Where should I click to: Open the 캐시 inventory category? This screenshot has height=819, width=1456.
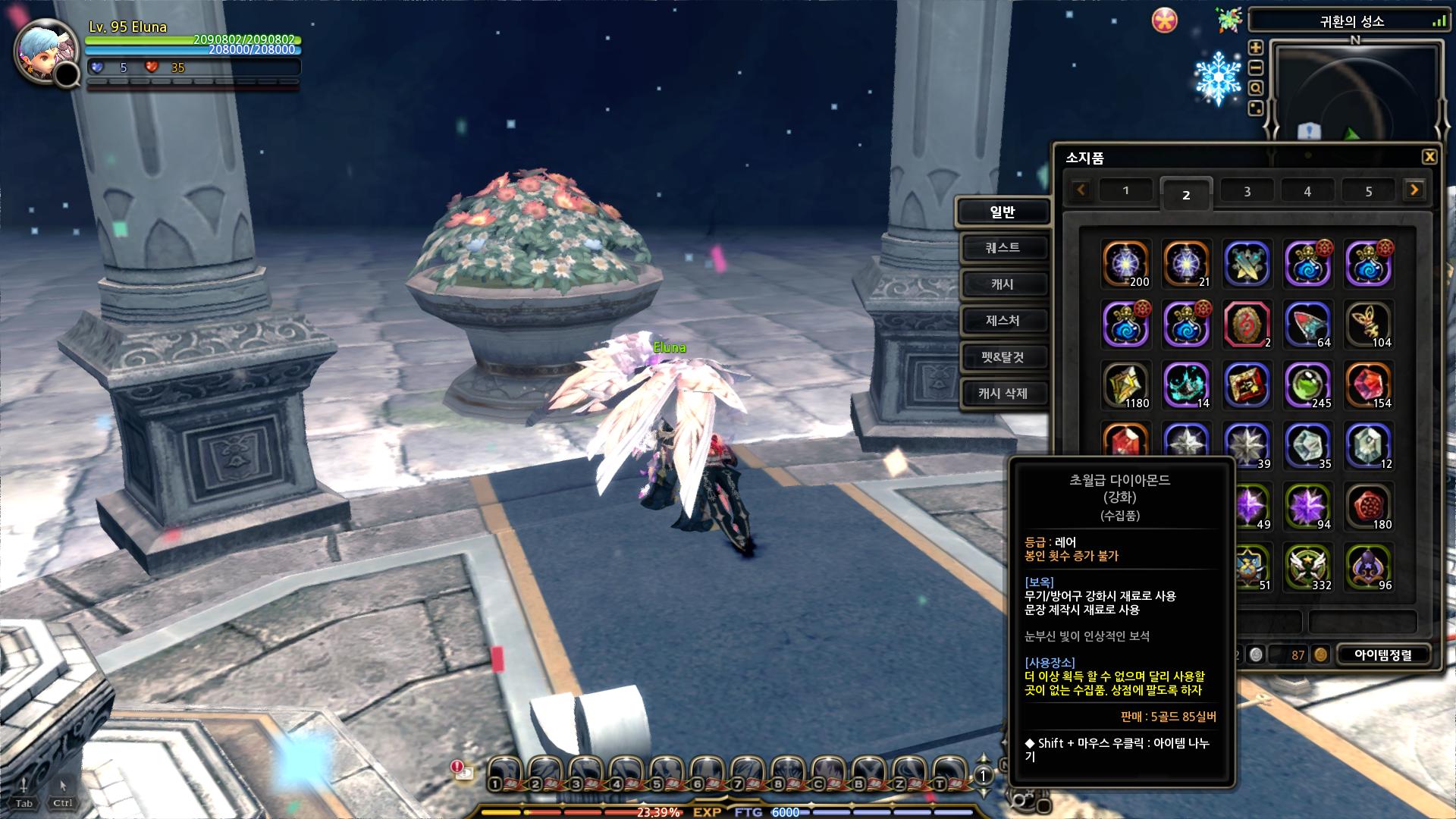[1003, 284]
